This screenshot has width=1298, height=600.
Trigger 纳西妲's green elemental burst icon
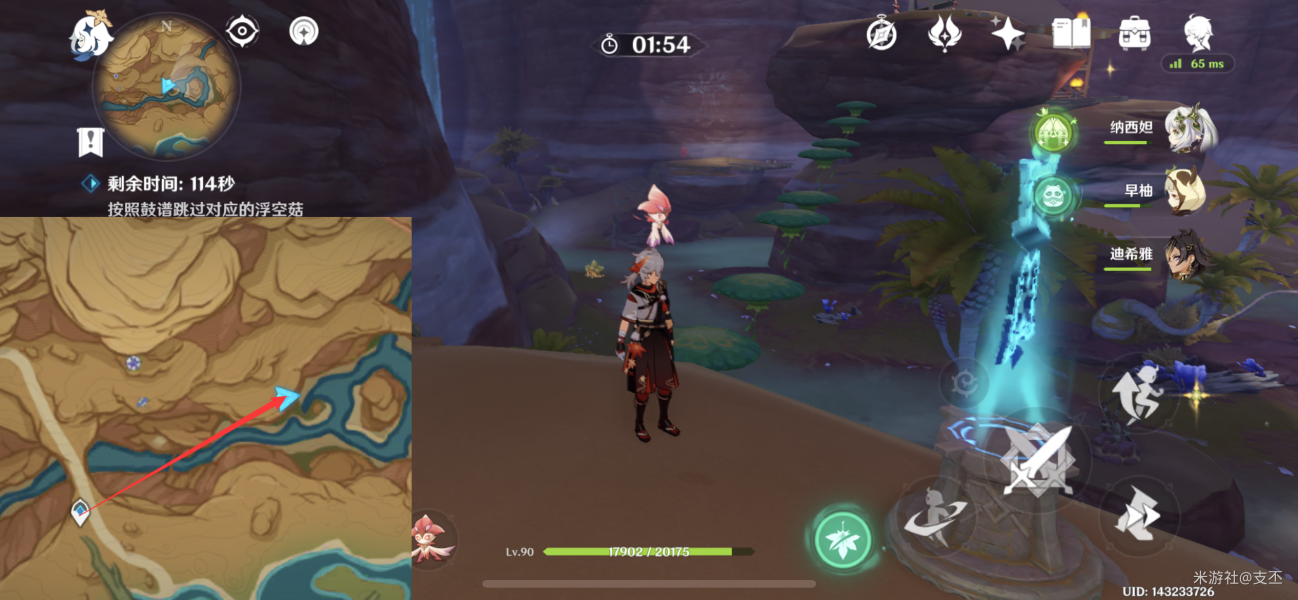(x=1053, y=131)
